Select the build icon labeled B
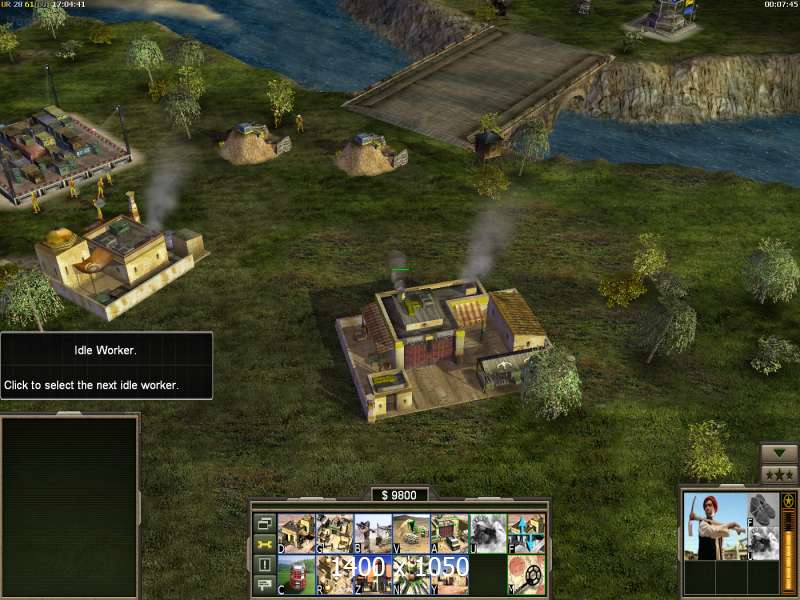 (372, 533)
